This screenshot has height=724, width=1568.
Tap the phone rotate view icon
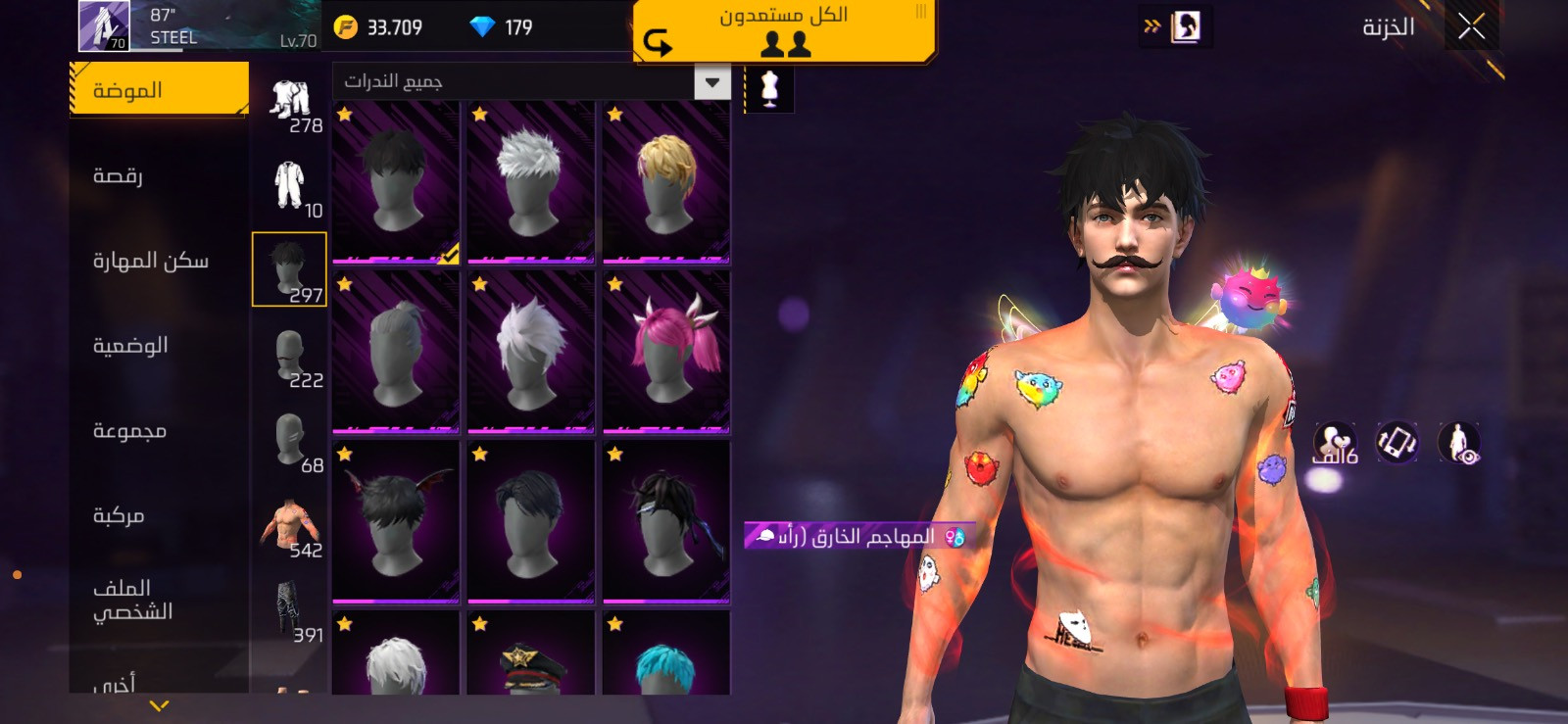click(1396, 443)
